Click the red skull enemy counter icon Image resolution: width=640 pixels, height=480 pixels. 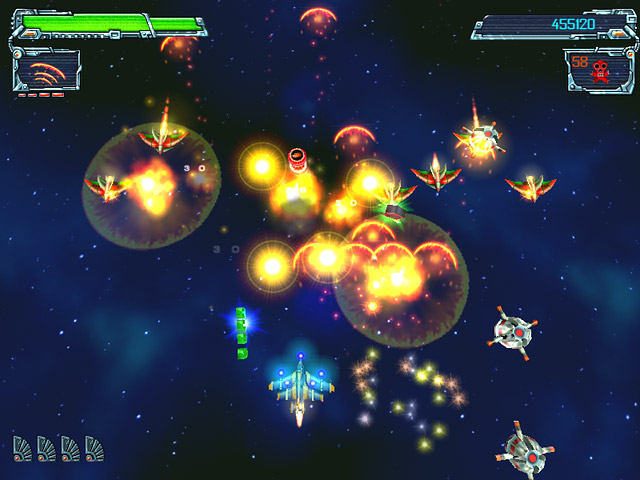pos(602,70)
